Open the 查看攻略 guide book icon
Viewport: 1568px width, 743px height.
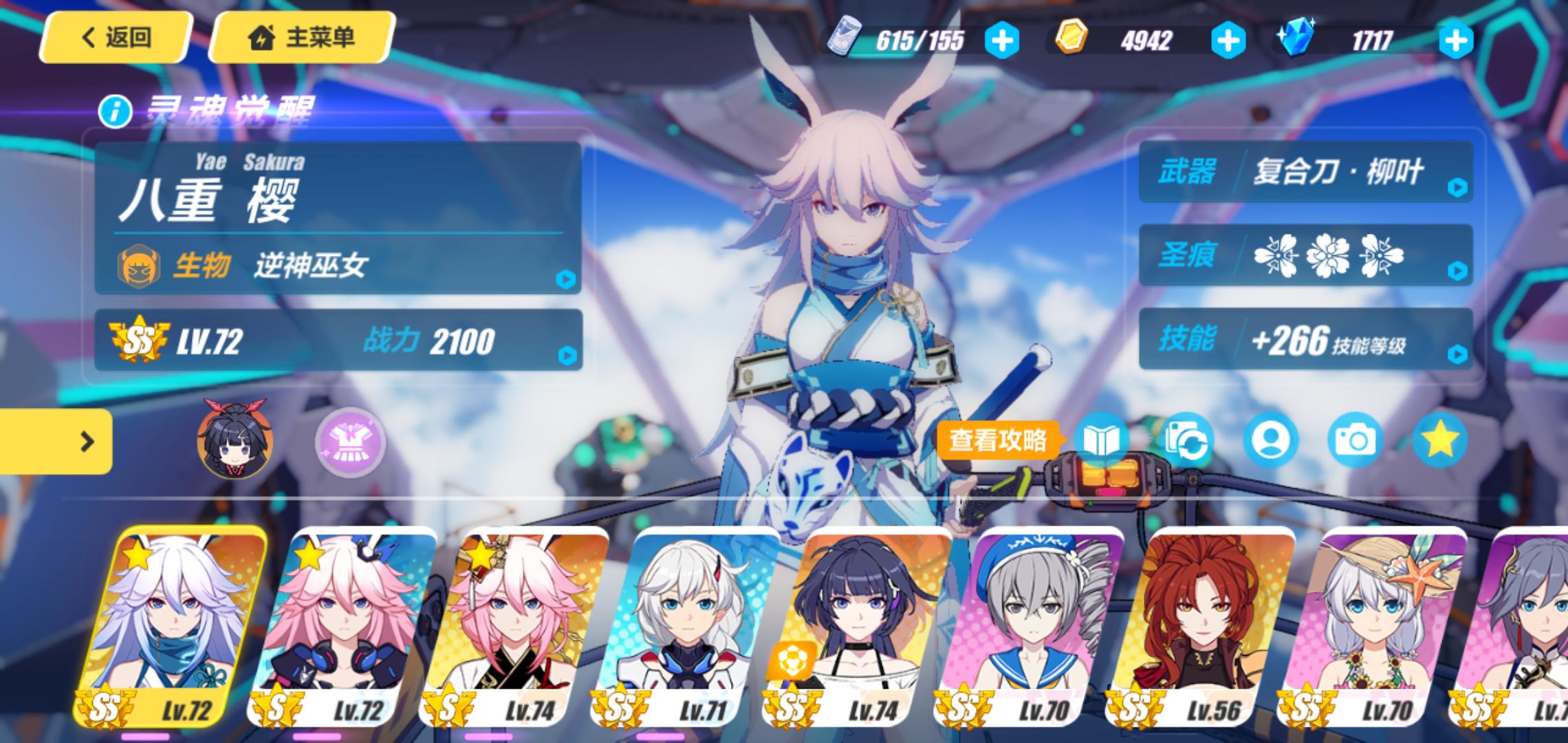(1101, 440)
